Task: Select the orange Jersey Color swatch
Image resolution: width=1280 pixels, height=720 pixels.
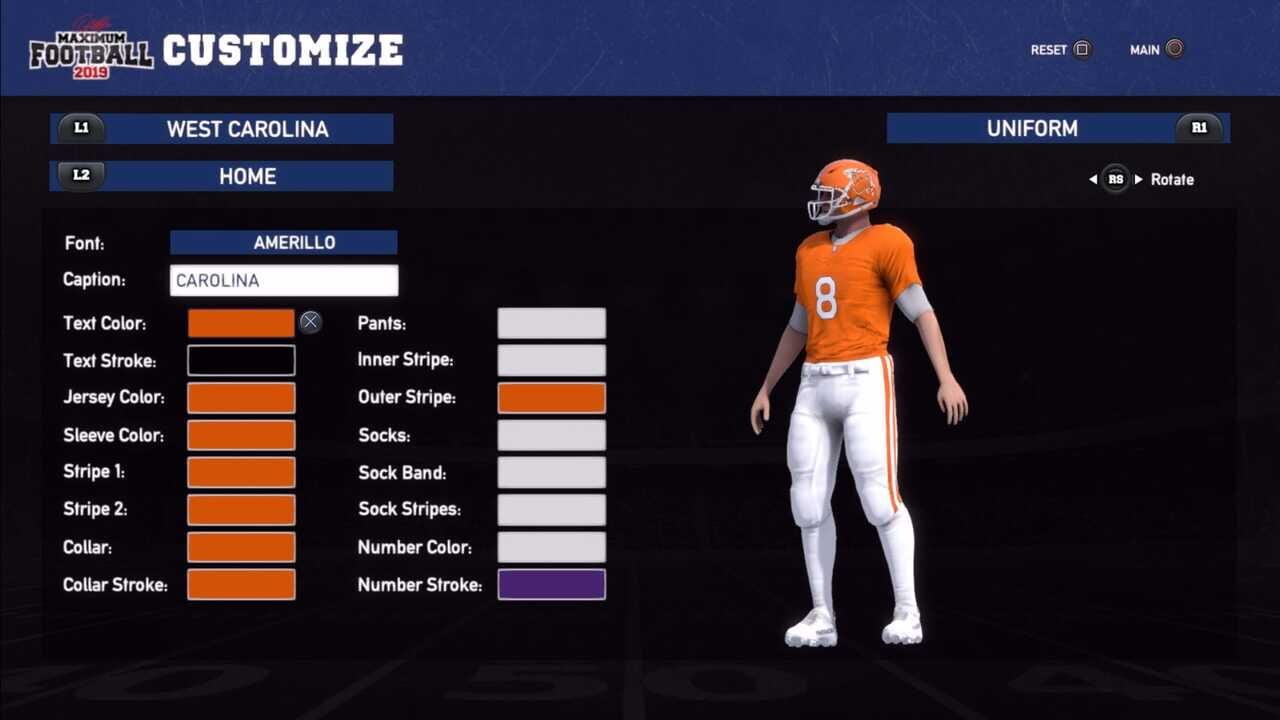Action: 241,397
